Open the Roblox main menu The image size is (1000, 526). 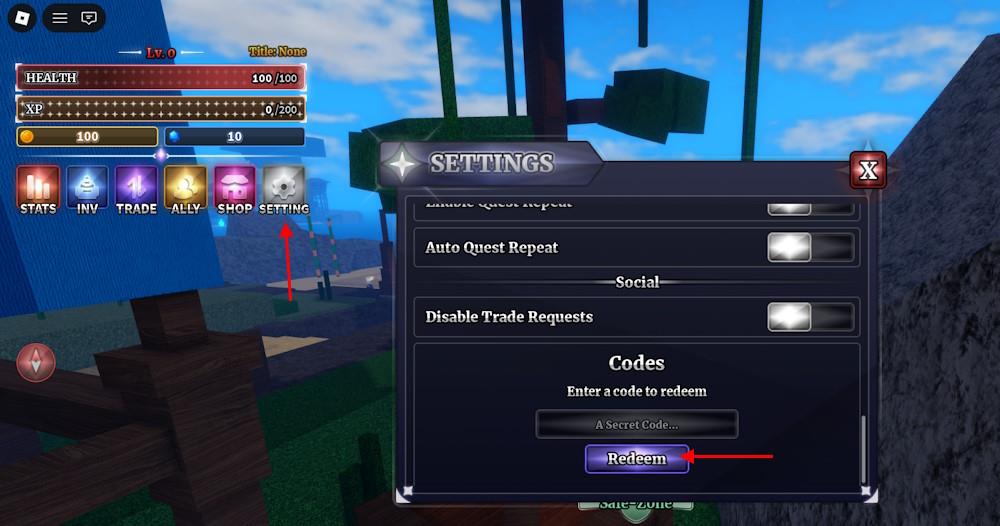pyautogui.click(x=24, y=18)
